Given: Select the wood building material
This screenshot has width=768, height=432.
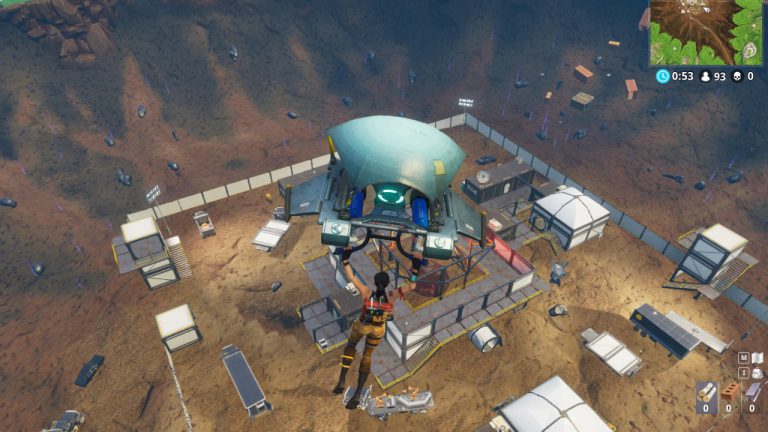Looking at the screenshot, I should pos(706,392).
